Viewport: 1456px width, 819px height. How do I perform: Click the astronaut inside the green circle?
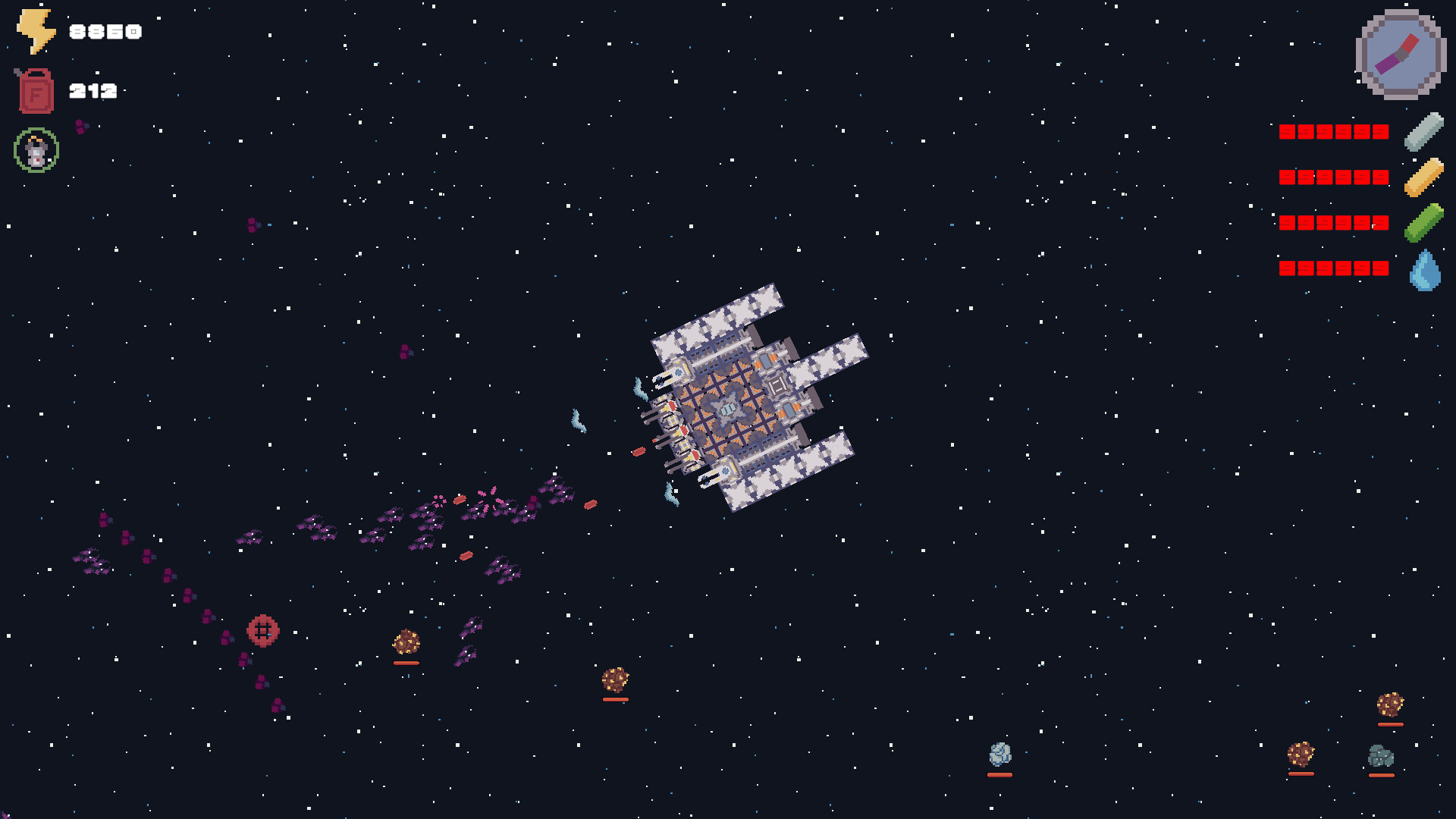click(35, 149)
